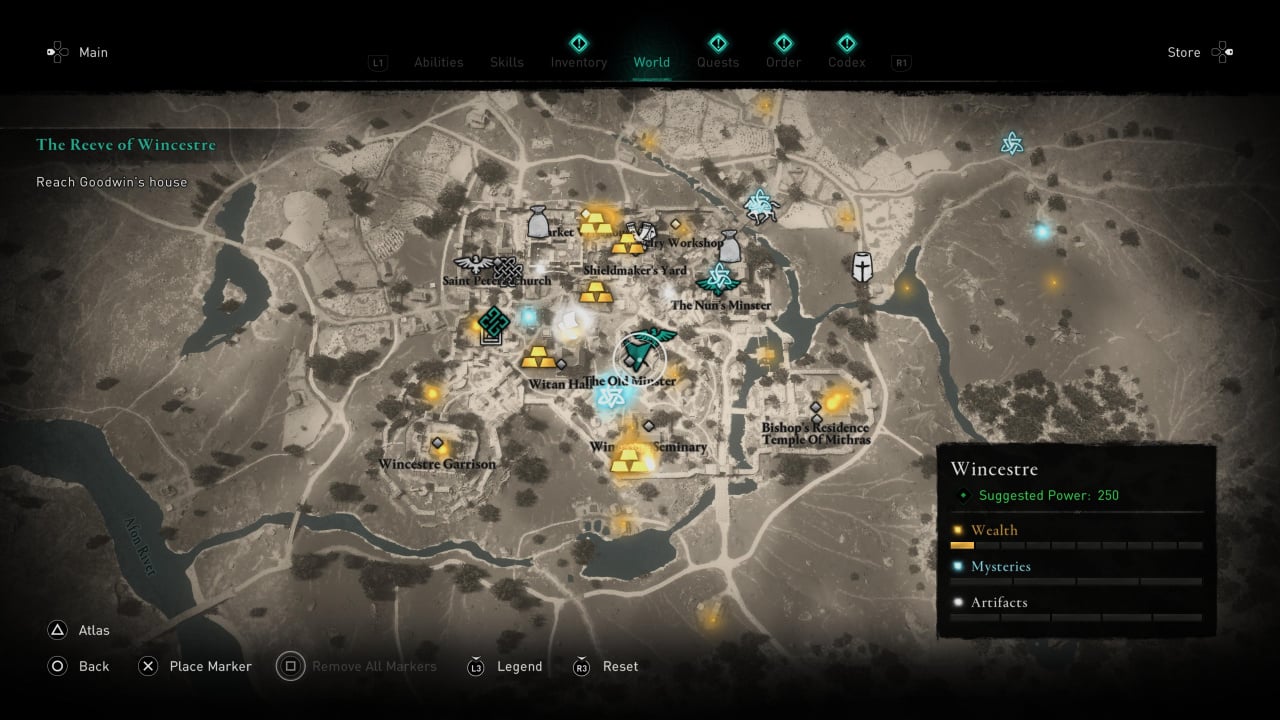Switch to the Abilities tab
The image size is (1280, 720).
[438, 62]
